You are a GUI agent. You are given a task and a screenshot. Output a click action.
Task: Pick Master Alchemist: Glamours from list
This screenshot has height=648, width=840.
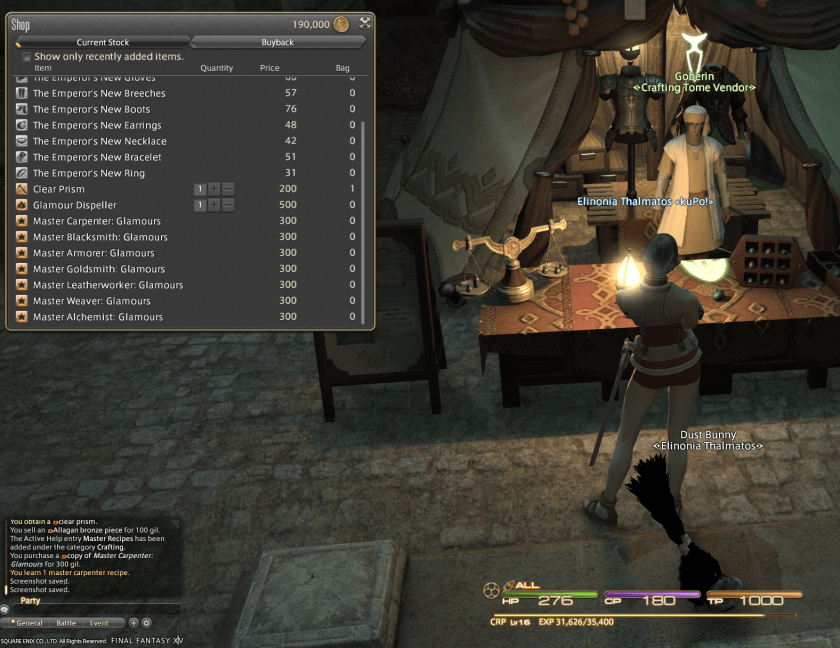(98, 317)
